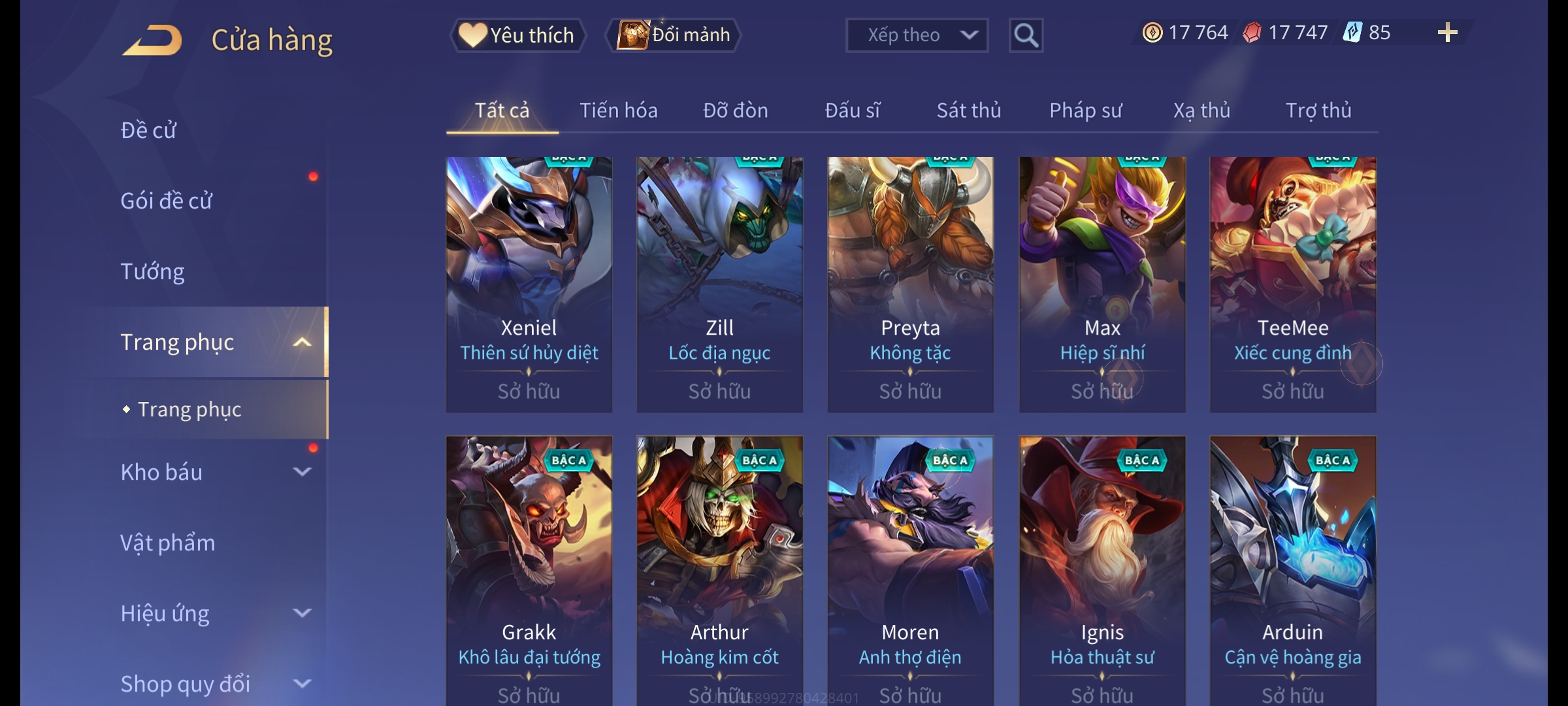This screenshot has width=1568, height=706.
Task: Select the Pháp sư tab
Action: pos(1085,110)
